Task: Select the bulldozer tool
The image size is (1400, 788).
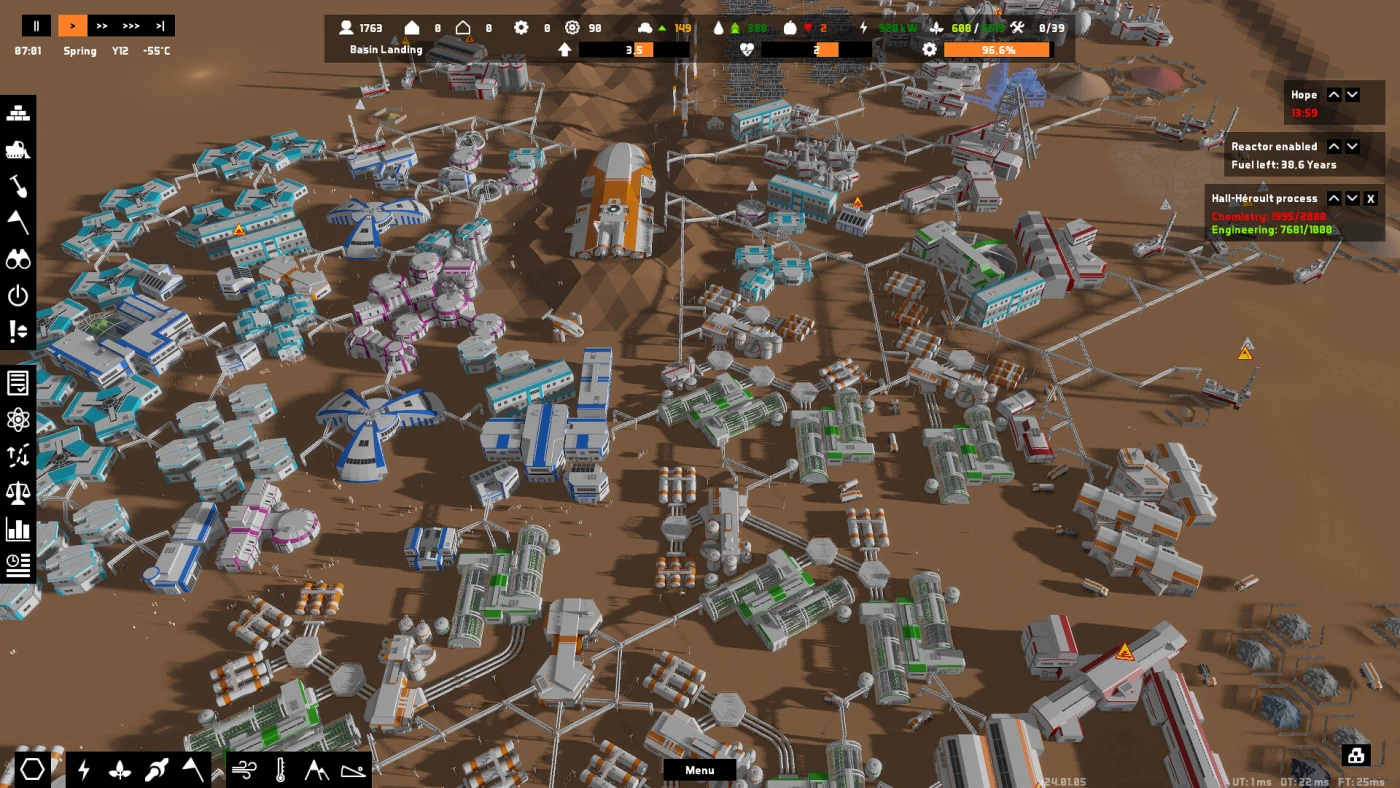Action: point(18,150)
